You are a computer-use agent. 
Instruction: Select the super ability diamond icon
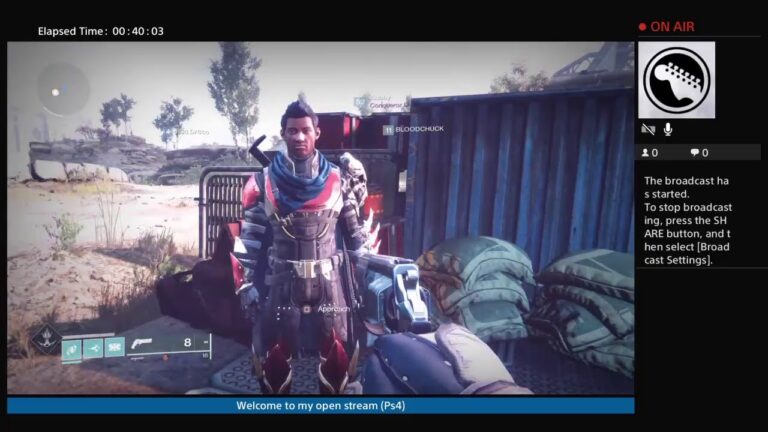coord(44,339)
